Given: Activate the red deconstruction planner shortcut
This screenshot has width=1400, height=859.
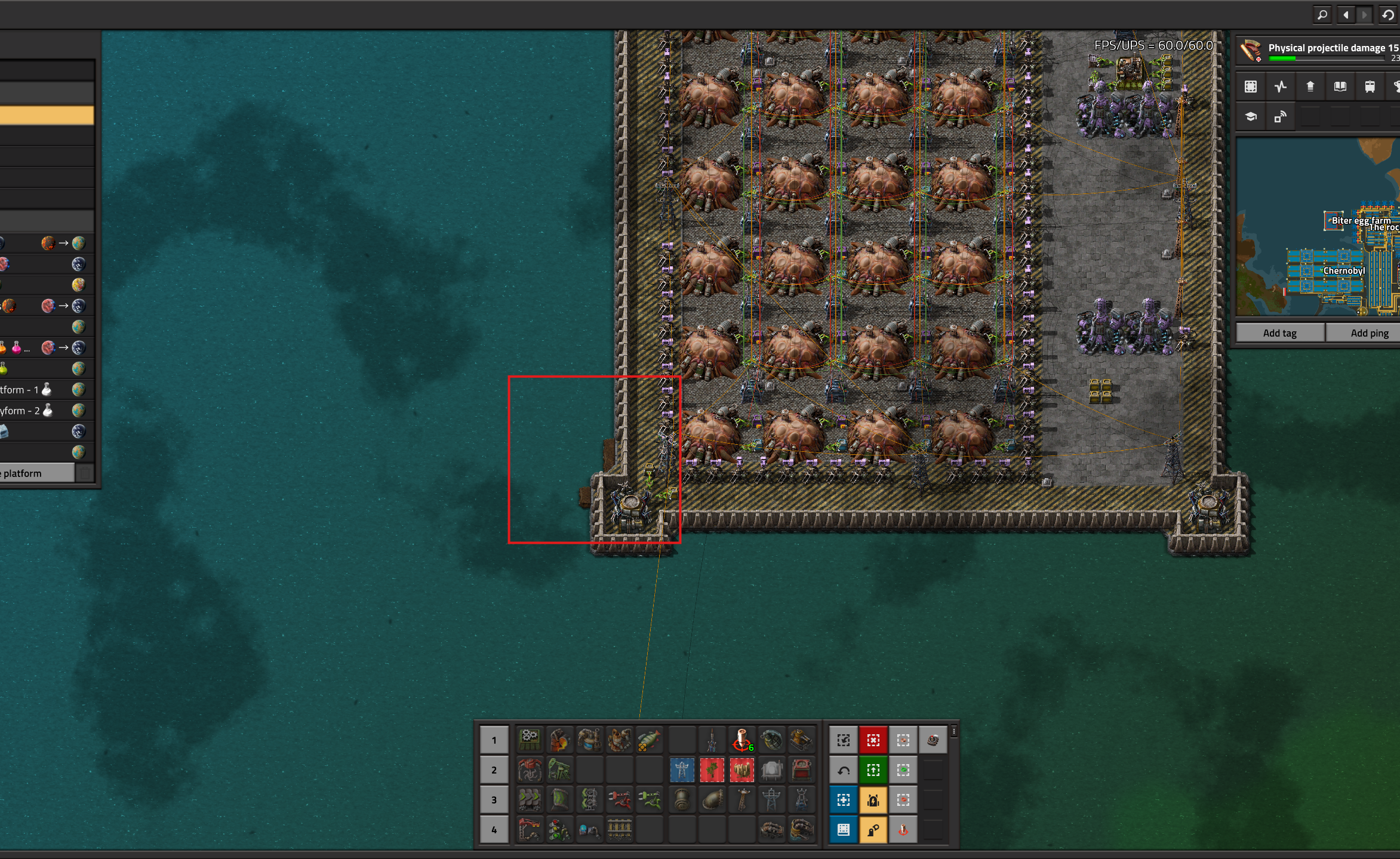Looking at the screenshot, I should pyautogui.click(x=873, y=740).
